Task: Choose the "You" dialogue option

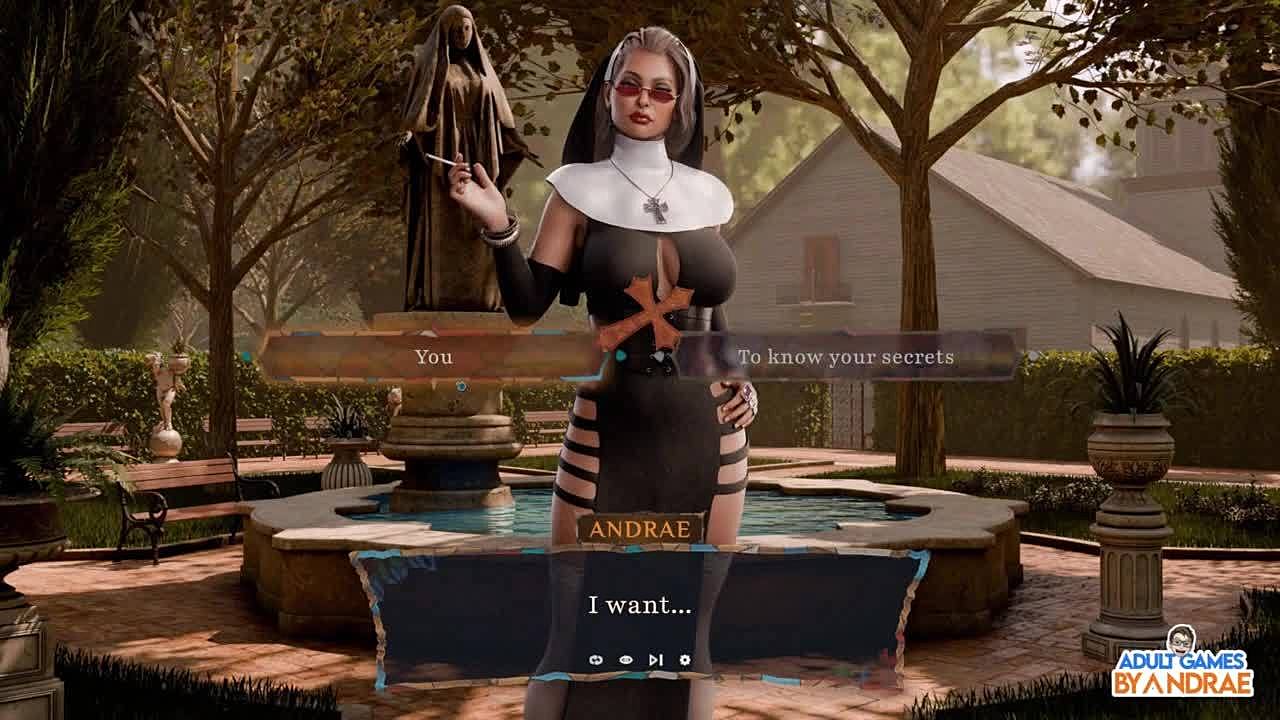Action: click(433, 357)
